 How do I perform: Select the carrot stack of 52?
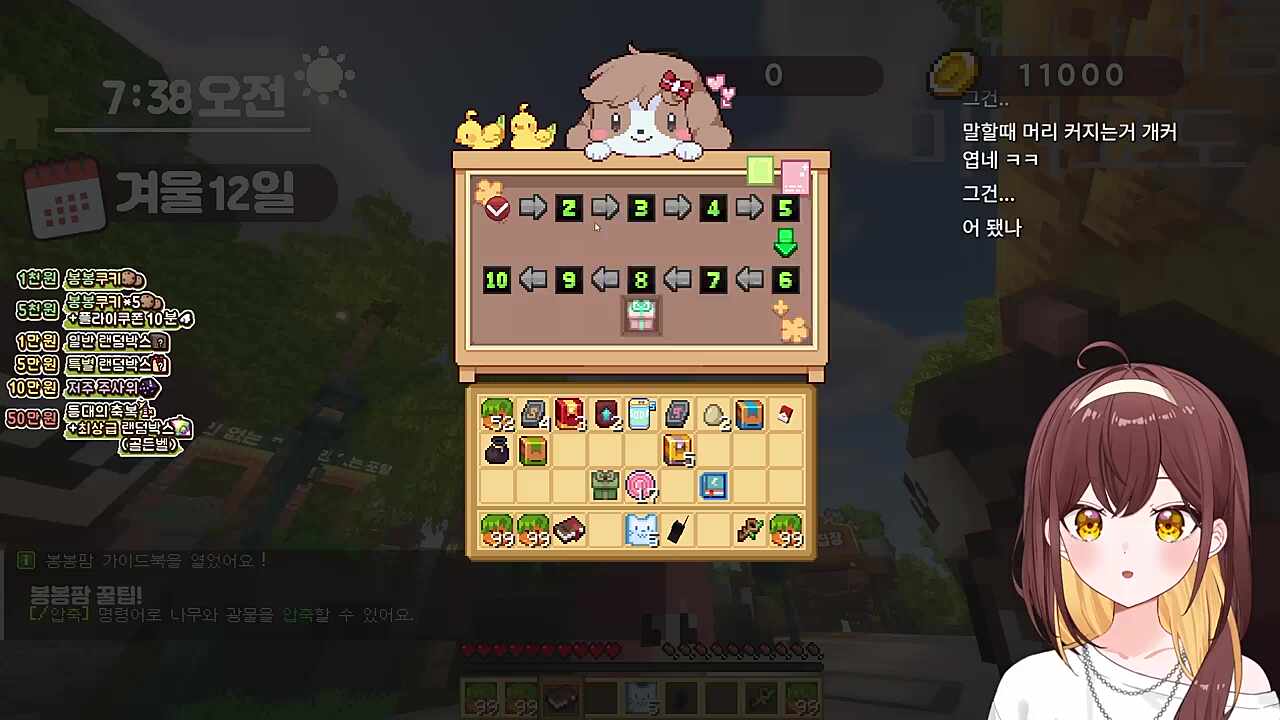tap(497, 414)
